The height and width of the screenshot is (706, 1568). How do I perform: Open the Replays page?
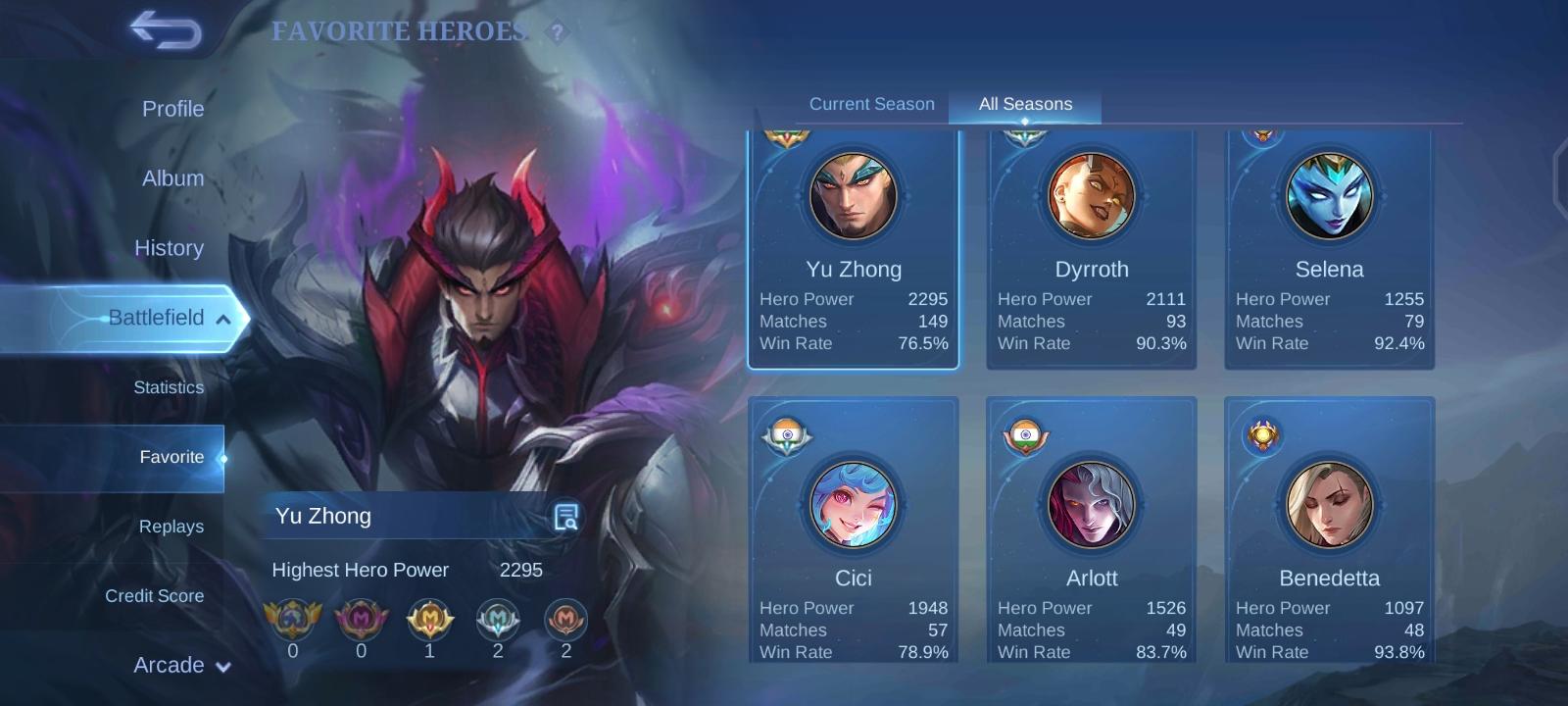pyautogui.click(x=171, y=527)
